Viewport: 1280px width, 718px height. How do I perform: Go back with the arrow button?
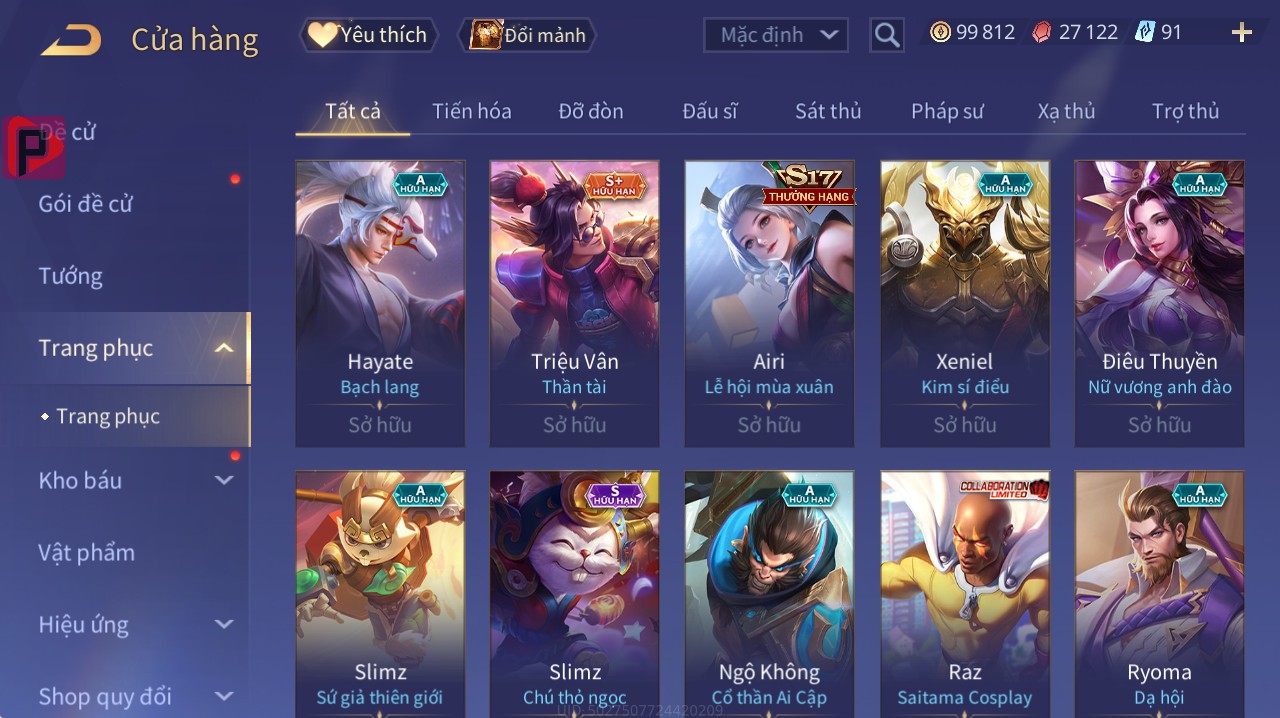click(x=71, y=40)
